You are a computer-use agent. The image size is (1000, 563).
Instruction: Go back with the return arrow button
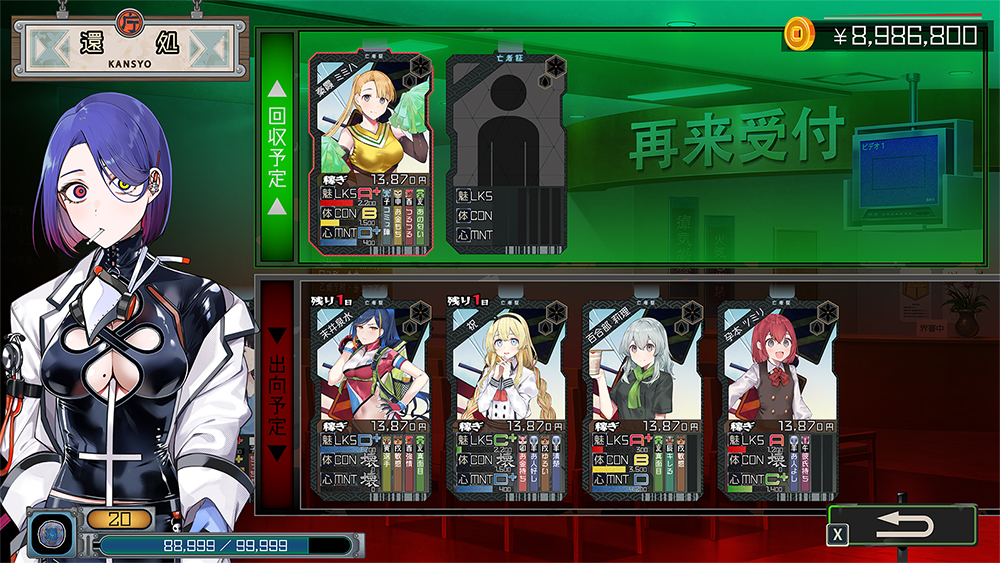(x=904, y=527)
